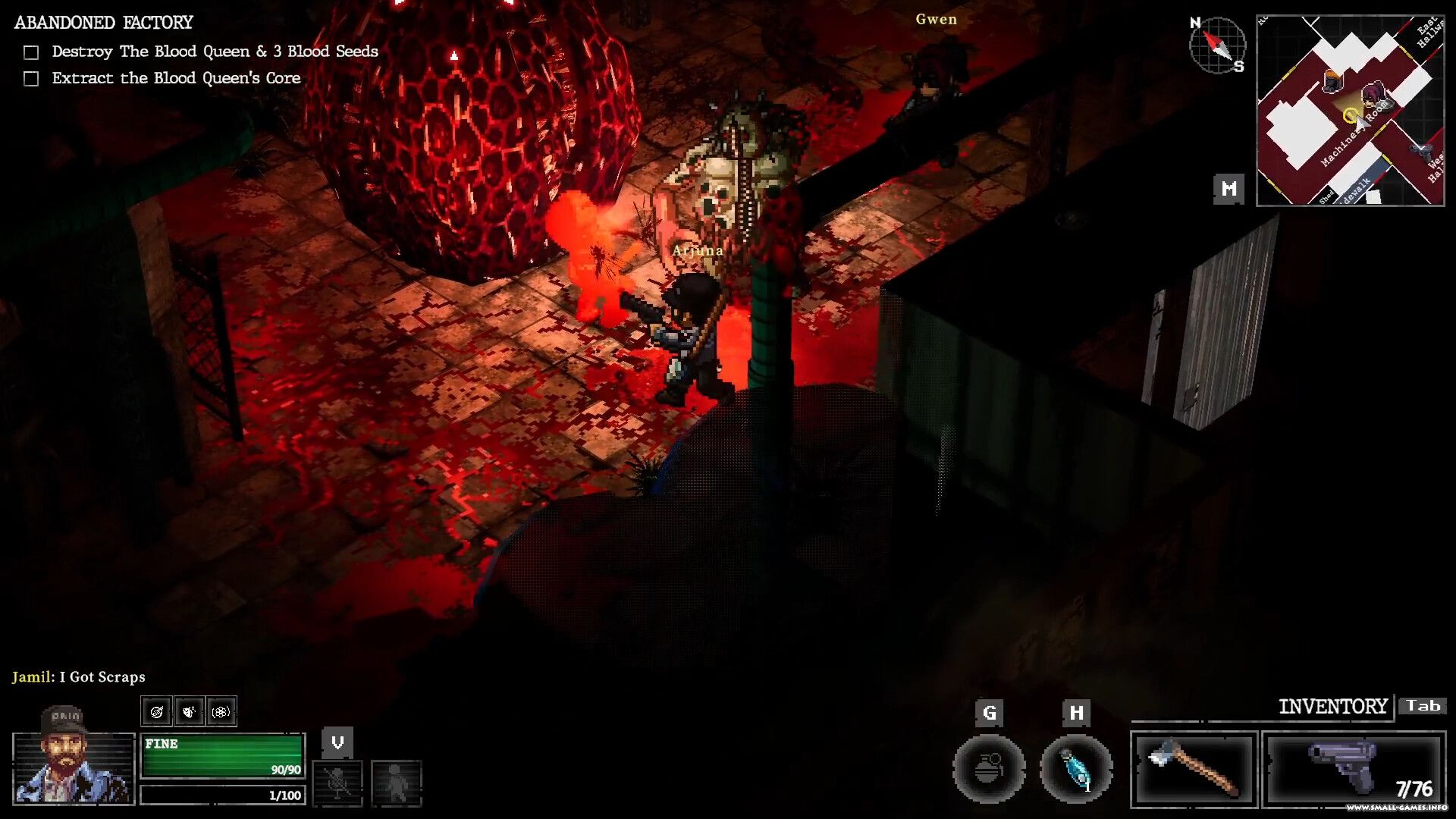
Task: Equip the axe melee weapon slot
Action: pos(1194,769)
